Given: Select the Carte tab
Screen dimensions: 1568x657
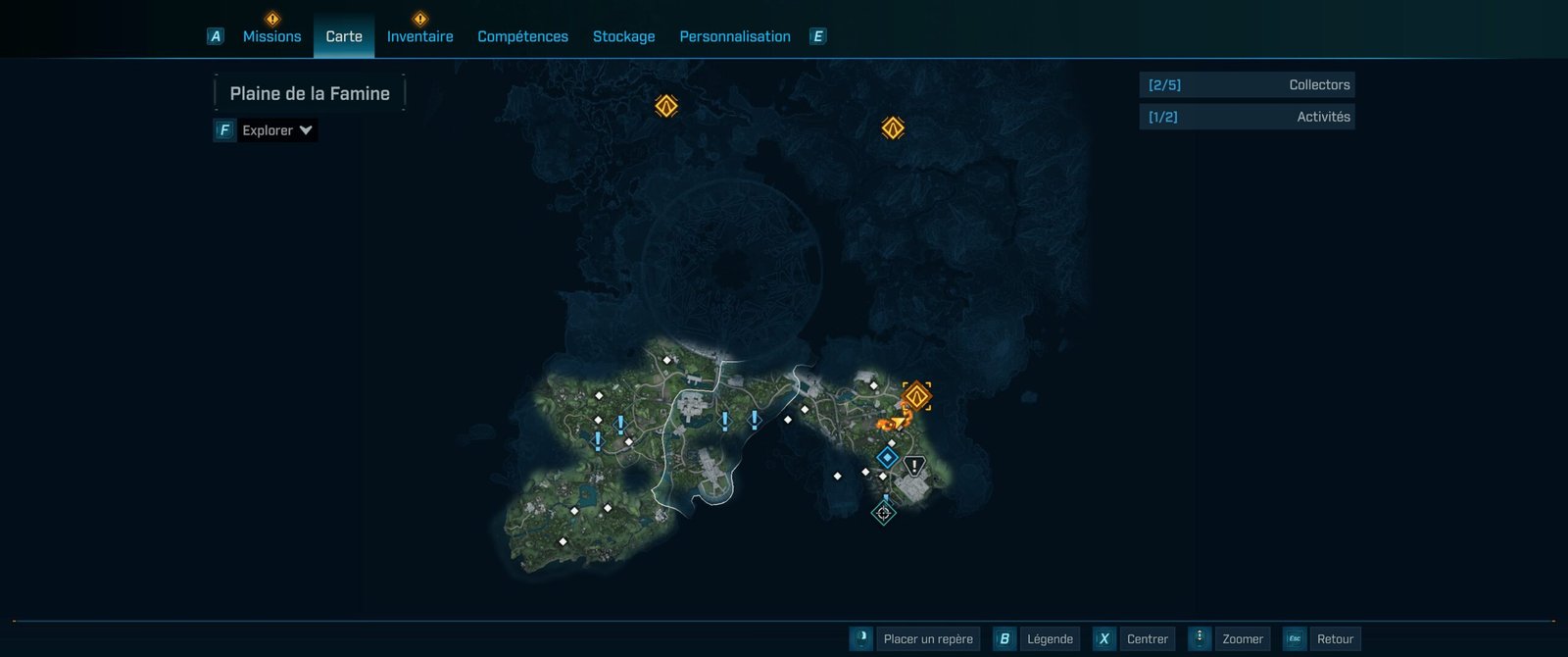Looking at the screenshot, I should (x=344, y=36).
